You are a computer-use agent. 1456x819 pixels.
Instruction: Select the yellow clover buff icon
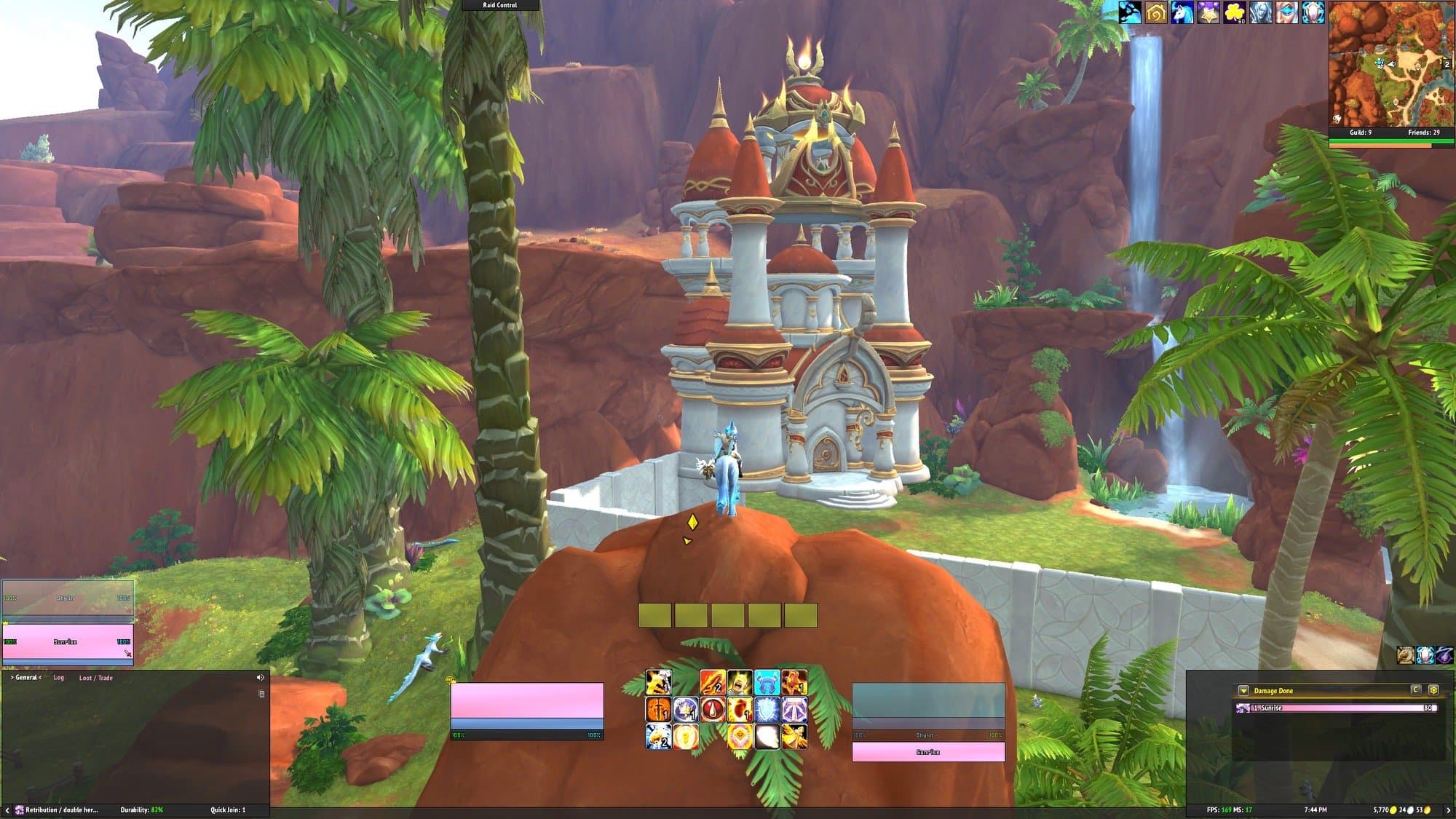click(x=1234, y=12)
